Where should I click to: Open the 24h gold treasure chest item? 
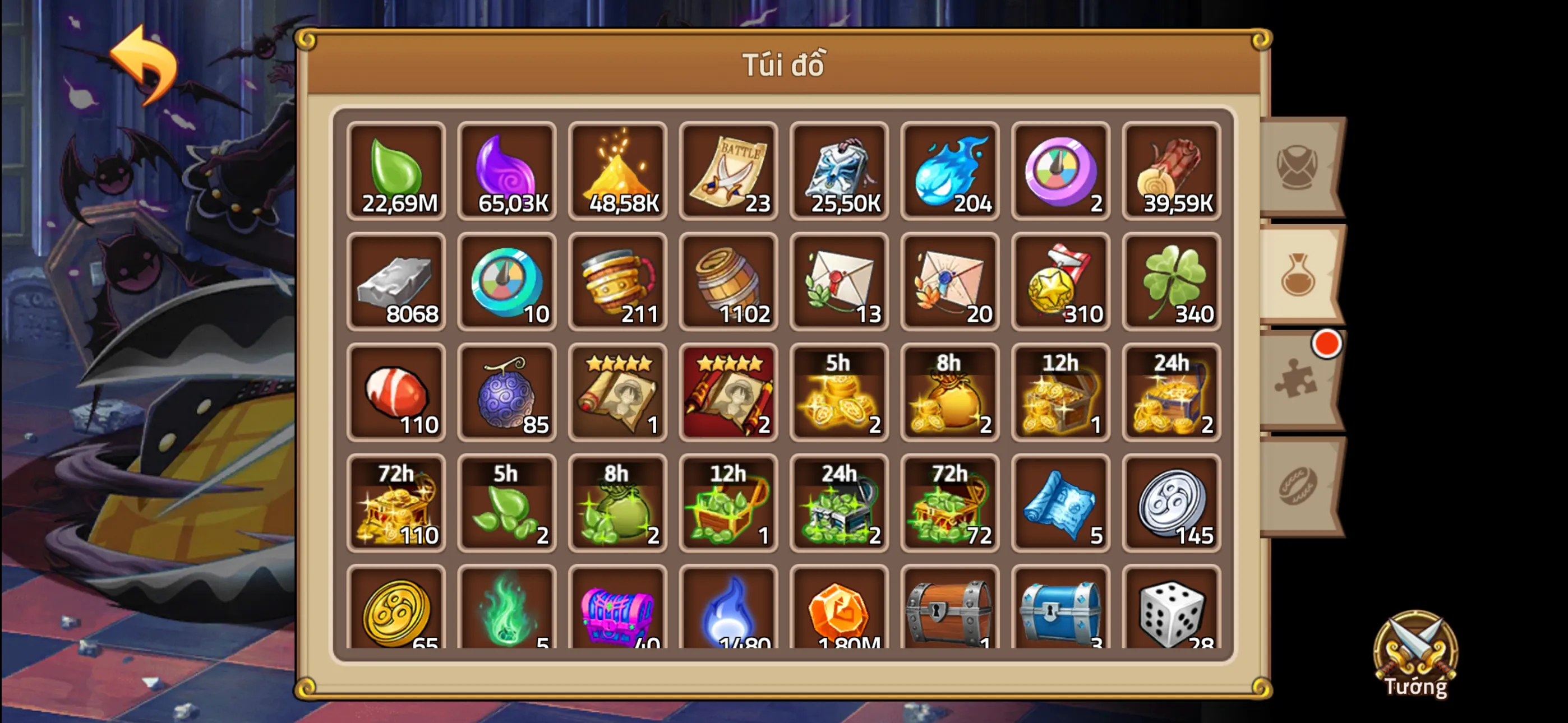(x=1171, y=393)
